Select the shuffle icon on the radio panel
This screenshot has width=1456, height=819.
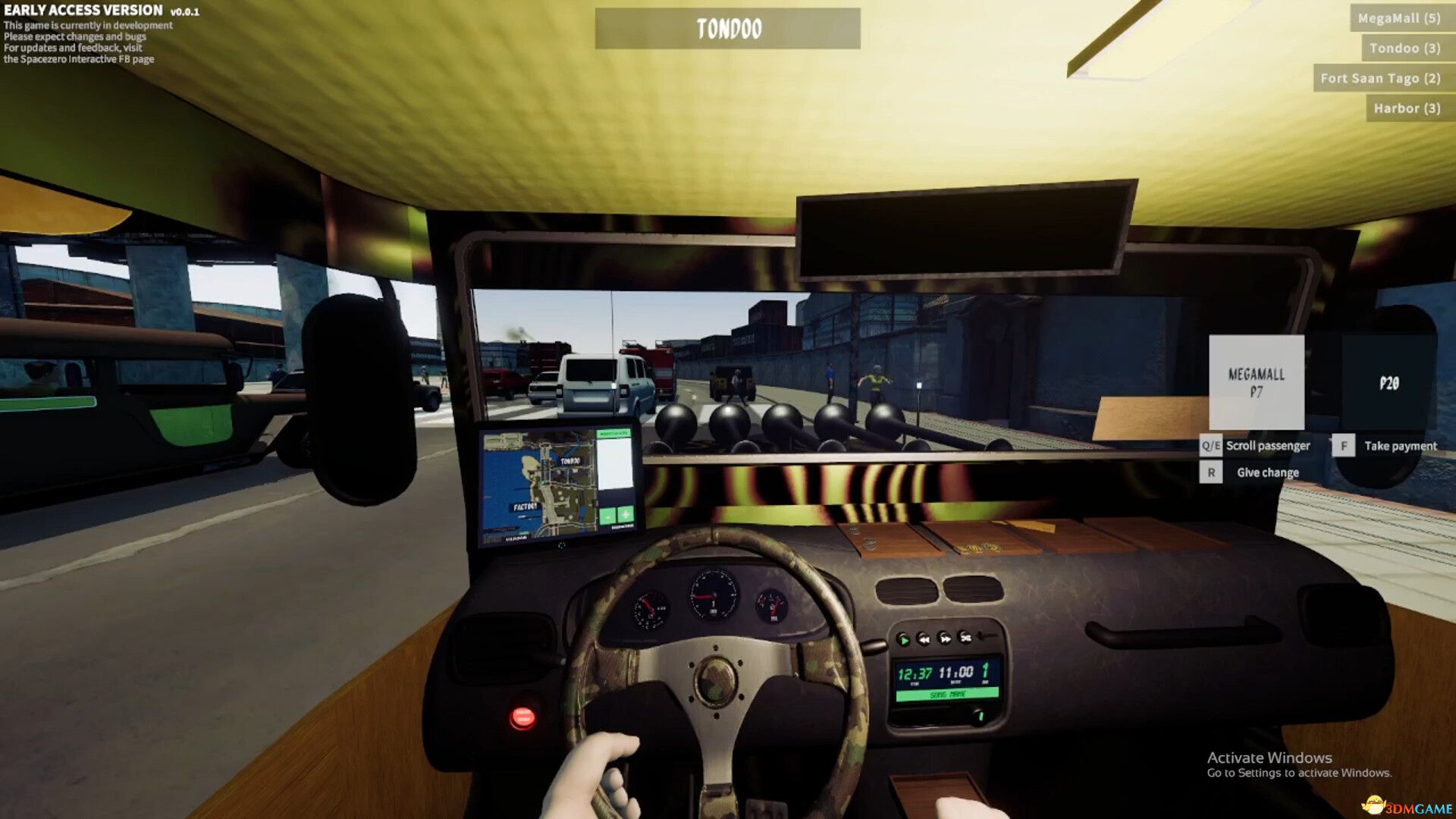[x=965, y=639]
